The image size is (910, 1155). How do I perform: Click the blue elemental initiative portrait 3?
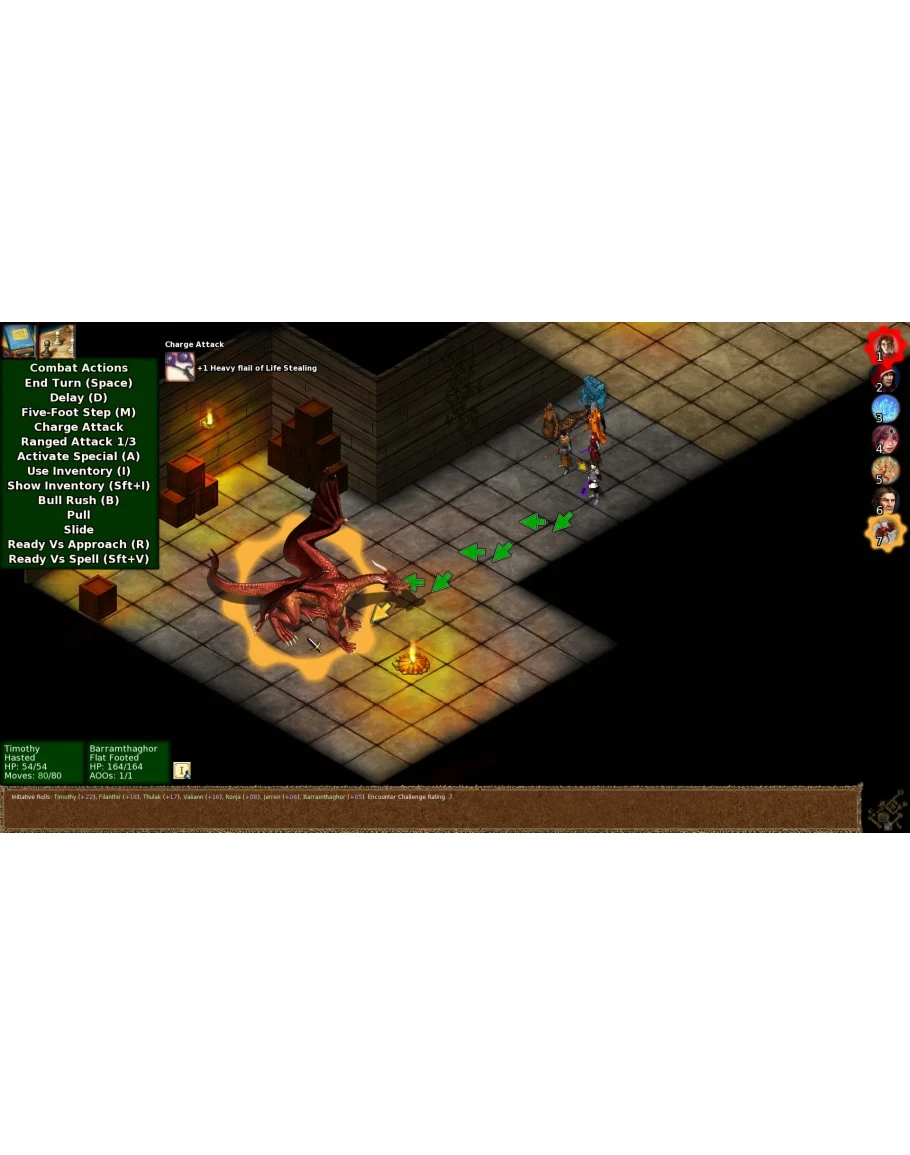885,409
